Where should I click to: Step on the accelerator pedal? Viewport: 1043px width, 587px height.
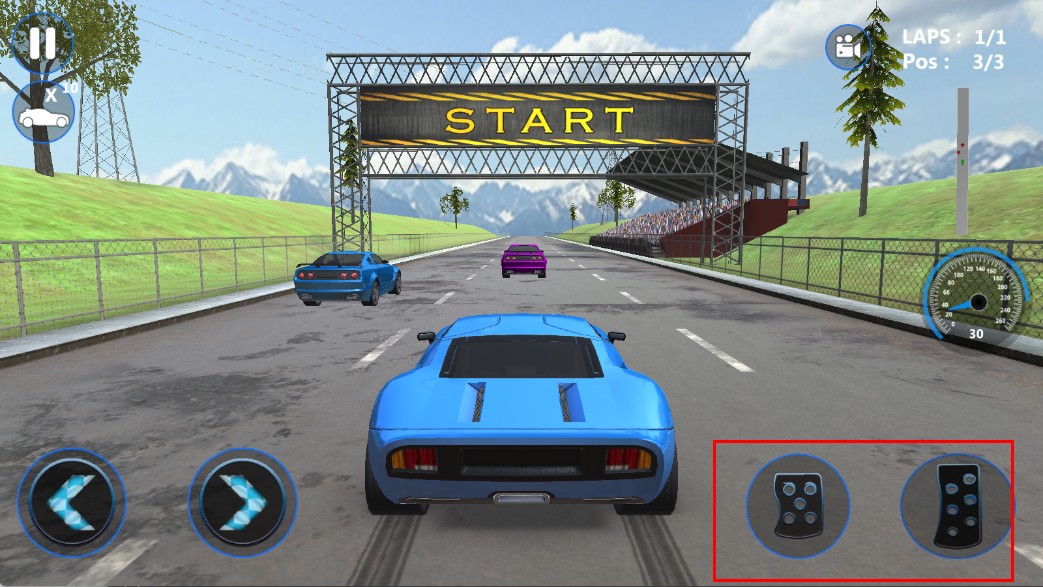point(954,505)
